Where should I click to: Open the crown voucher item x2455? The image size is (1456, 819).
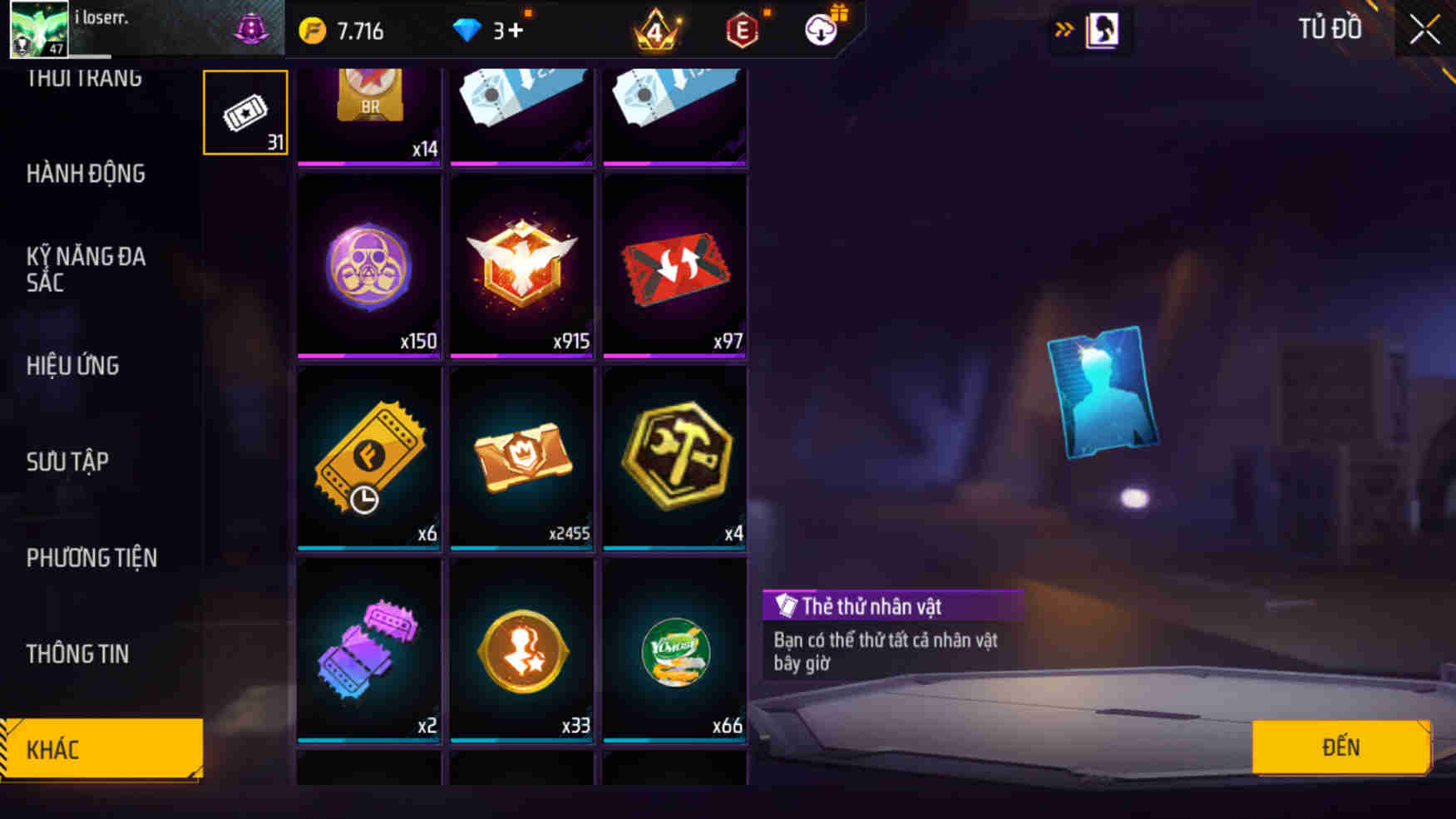(x=521, y=457)
